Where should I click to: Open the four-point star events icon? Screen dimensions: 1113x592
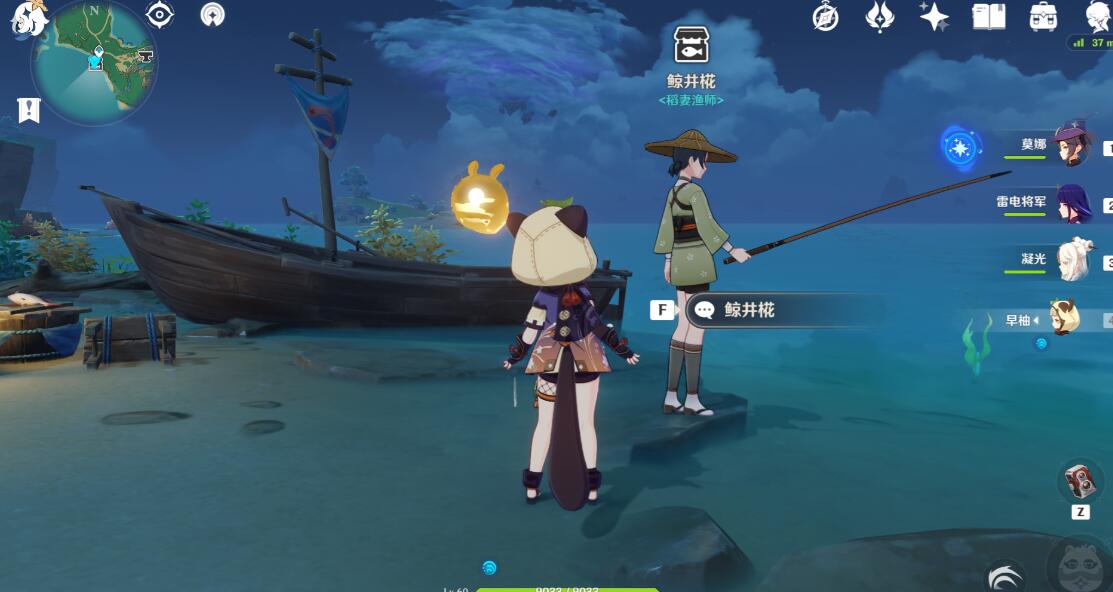tap(934, 16)
